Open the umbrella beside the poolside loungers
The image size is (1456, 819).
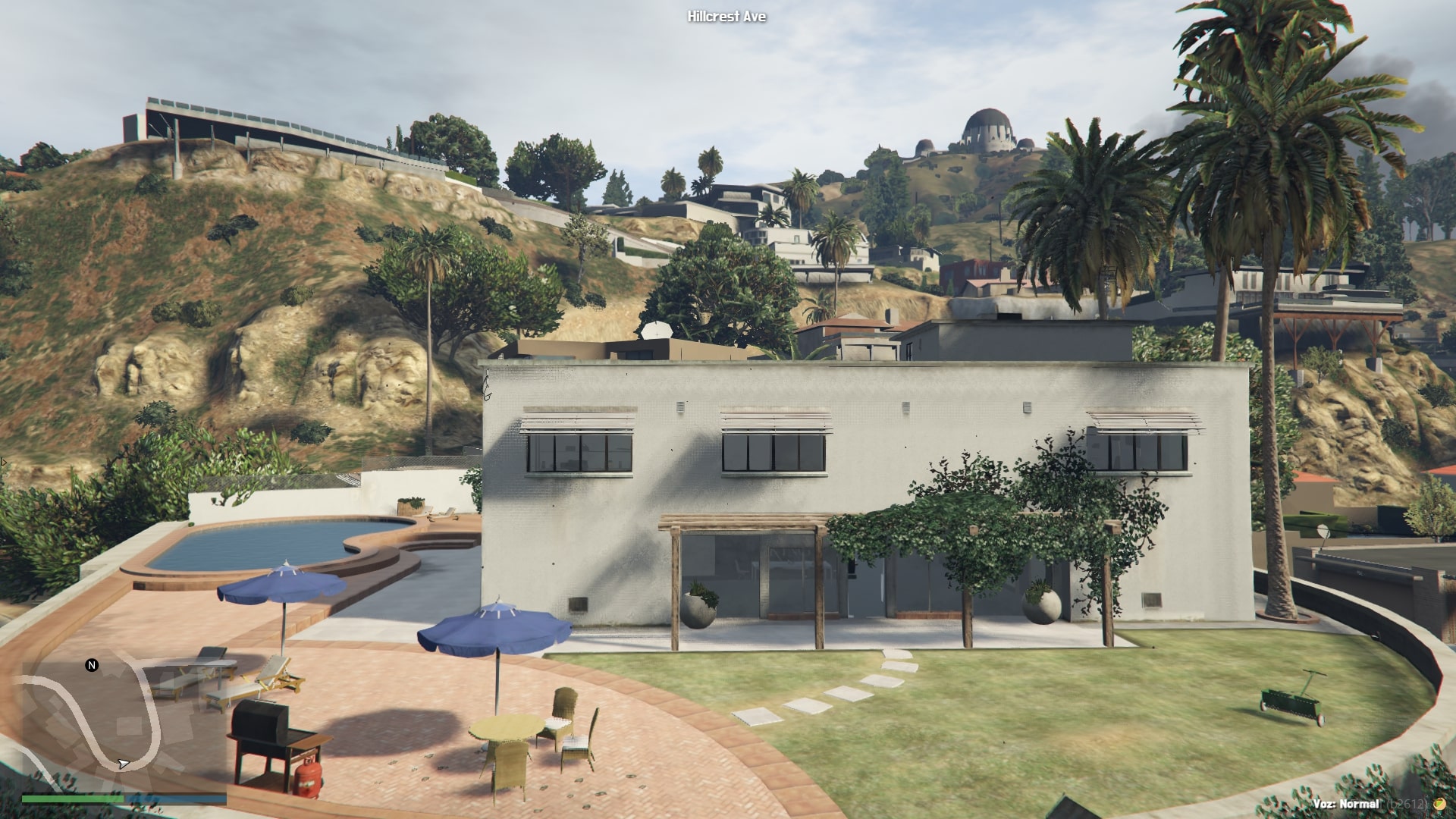tap(281, 584)
